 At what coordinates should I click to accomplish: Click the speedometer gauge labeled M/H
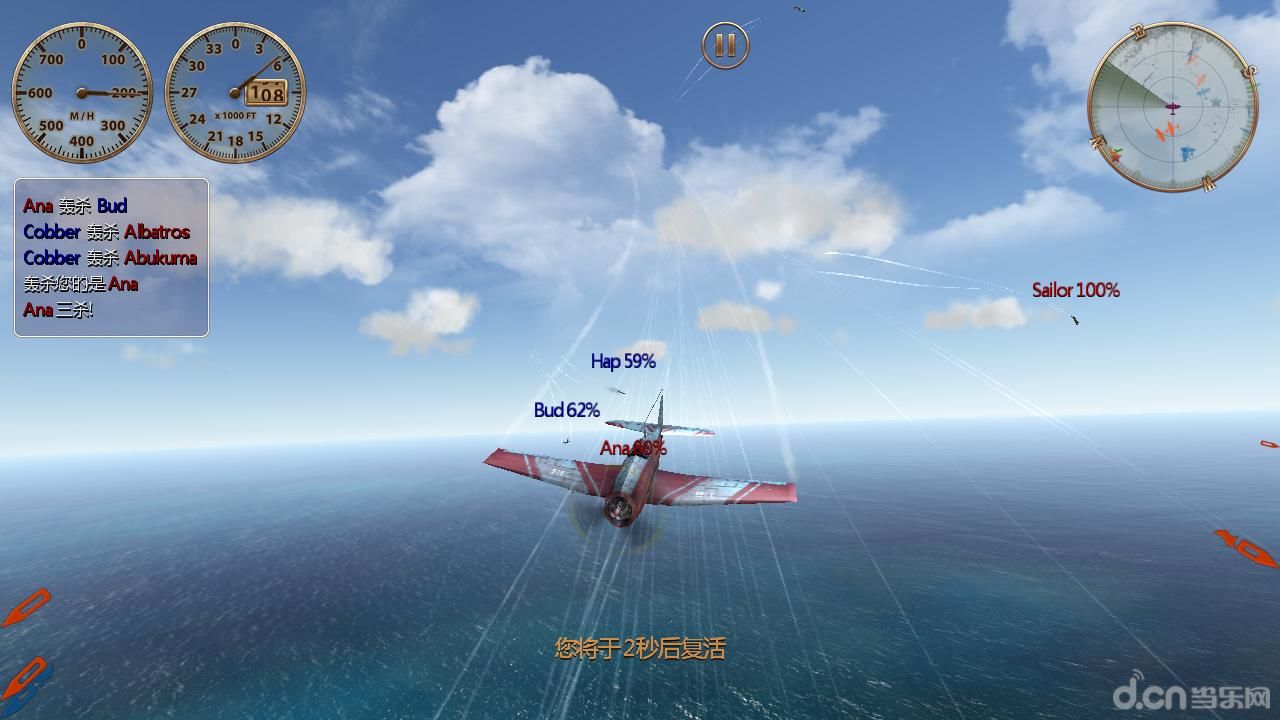click(80, 93)
